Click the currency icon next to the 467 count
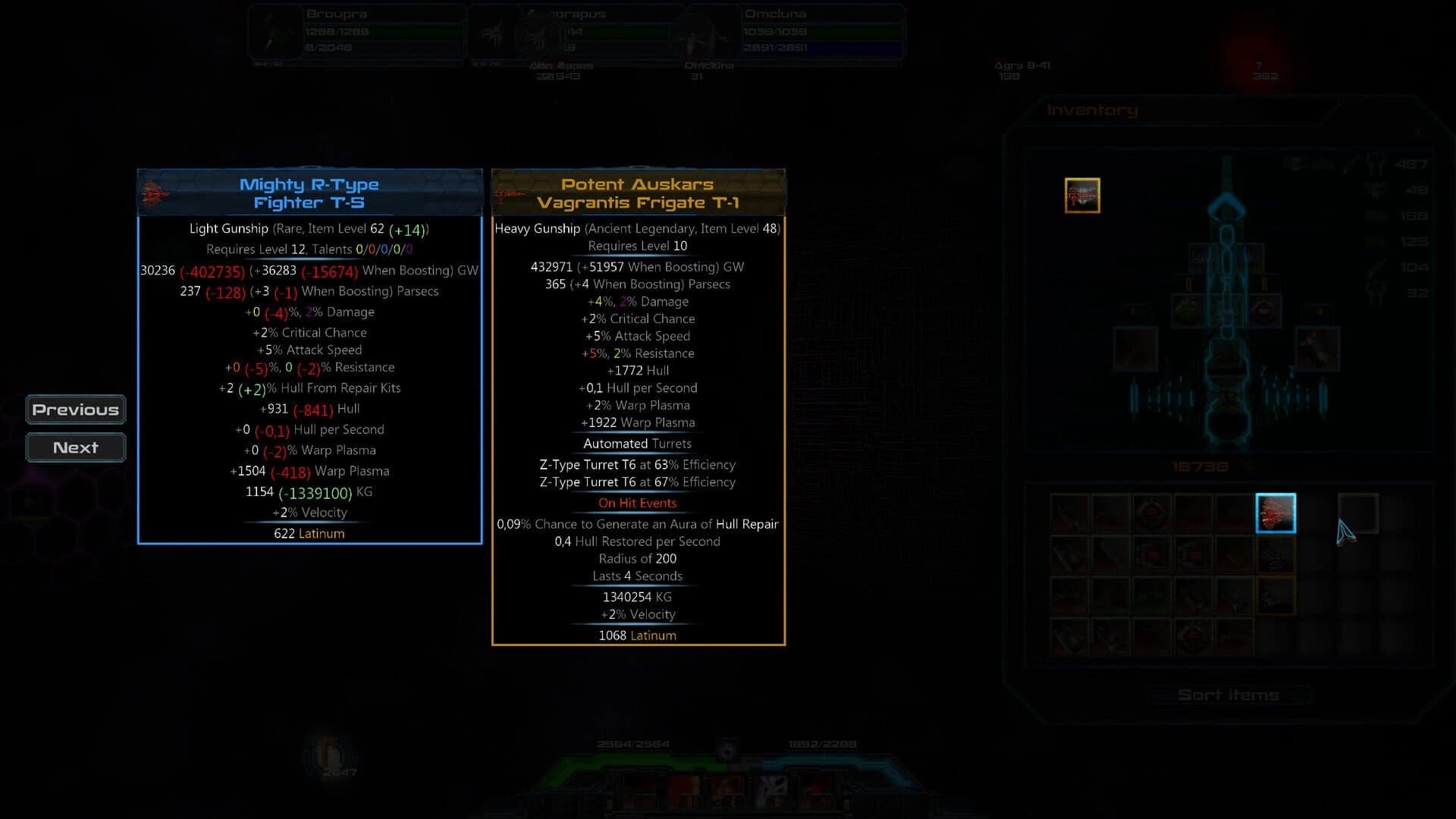The width and height of the screenshot is (1456, 819). [x=1377, y=165]
